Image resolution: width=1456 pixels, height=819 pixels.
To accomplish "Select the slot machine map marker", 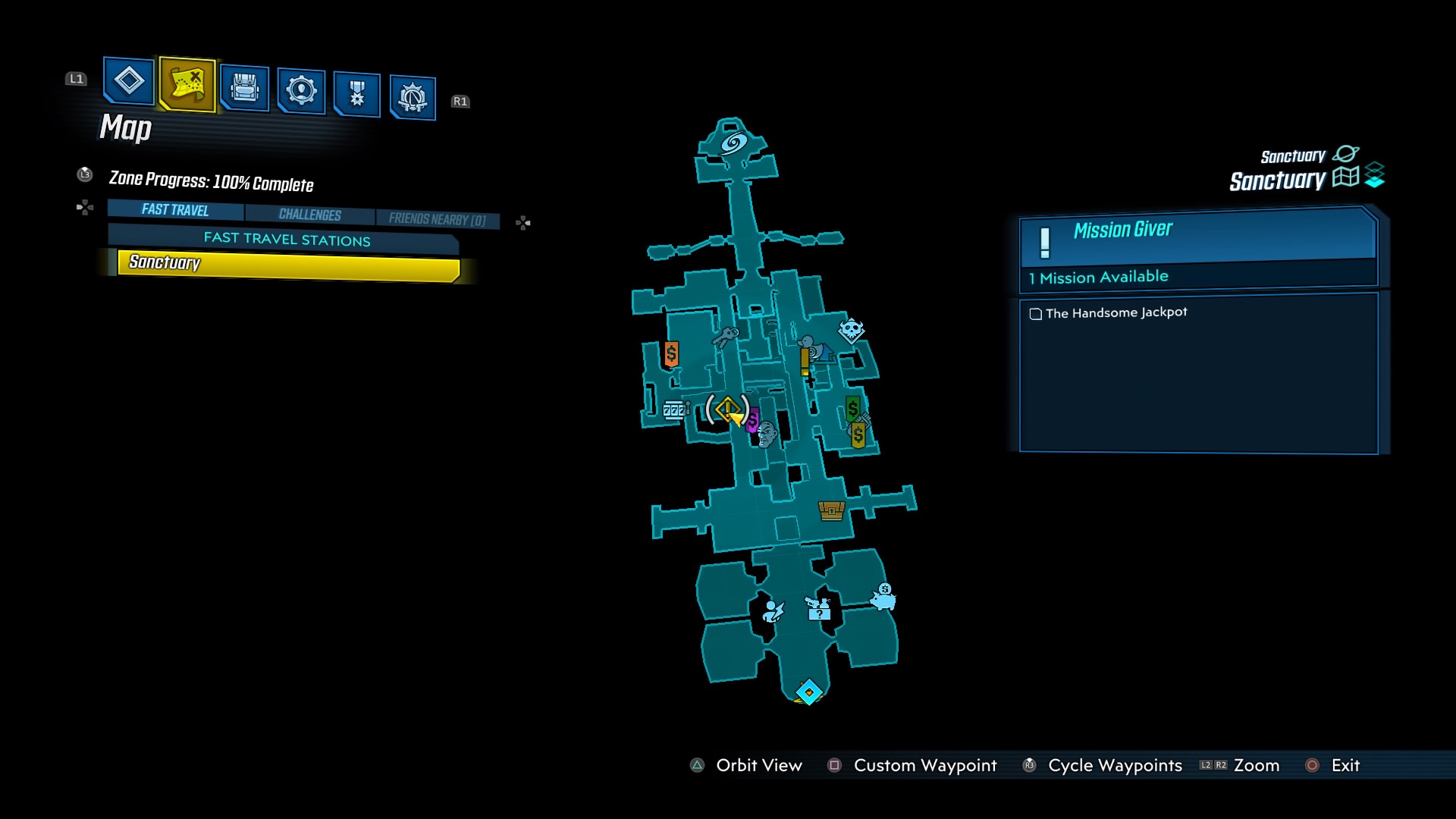I will coord(673,410).
